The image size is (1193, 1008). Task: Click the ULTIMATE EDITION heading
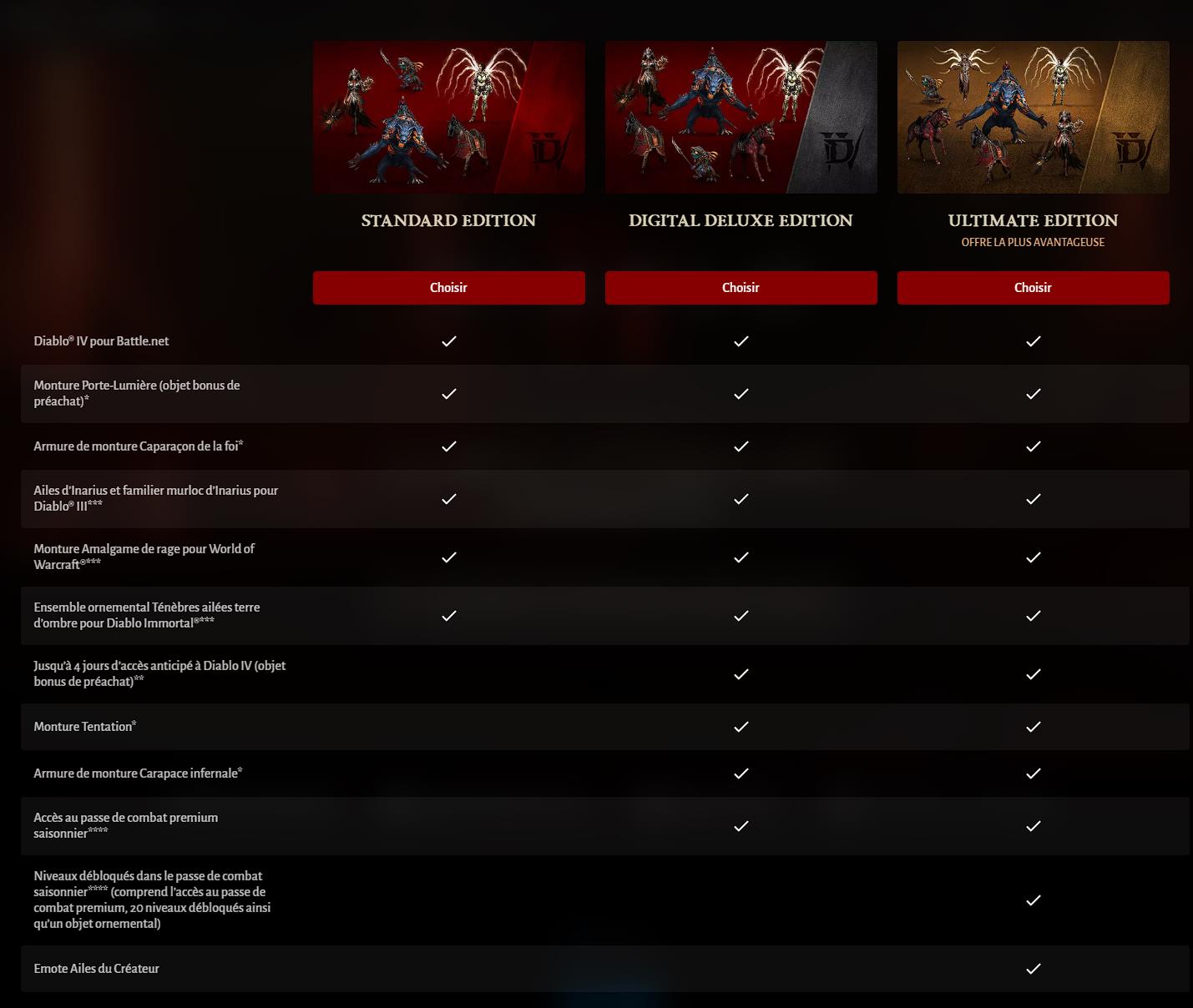click(1033, 220)
